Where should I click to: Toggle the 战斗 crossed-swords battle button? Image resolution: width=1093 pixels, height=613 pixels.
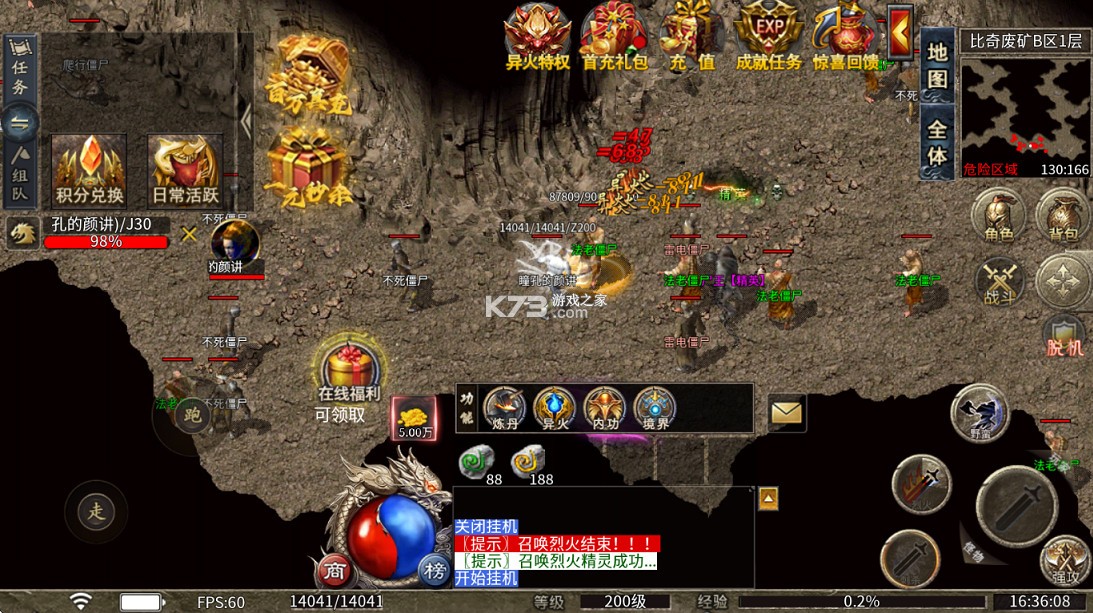pyautogui.click(x=998, y=280)
